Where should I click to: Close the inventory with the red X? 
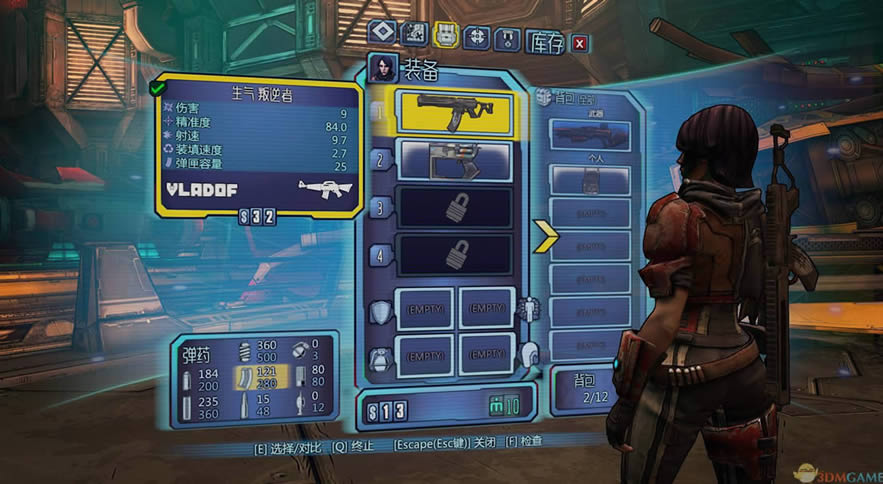579,43
